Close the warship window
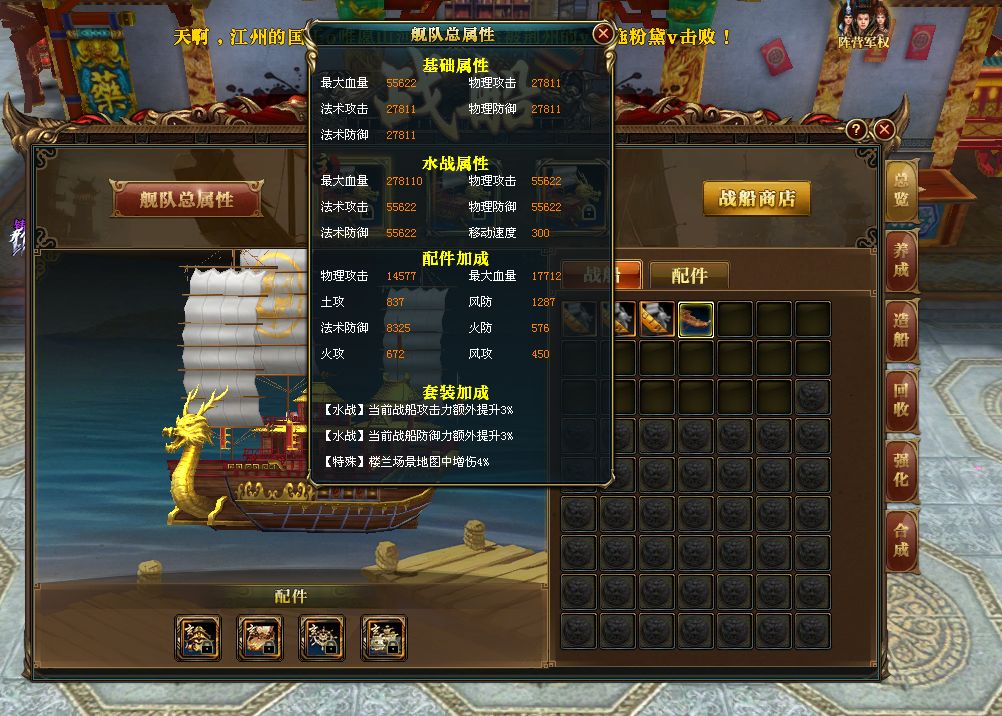Viewport: 1002px width, 716px height. coord(884,130)
